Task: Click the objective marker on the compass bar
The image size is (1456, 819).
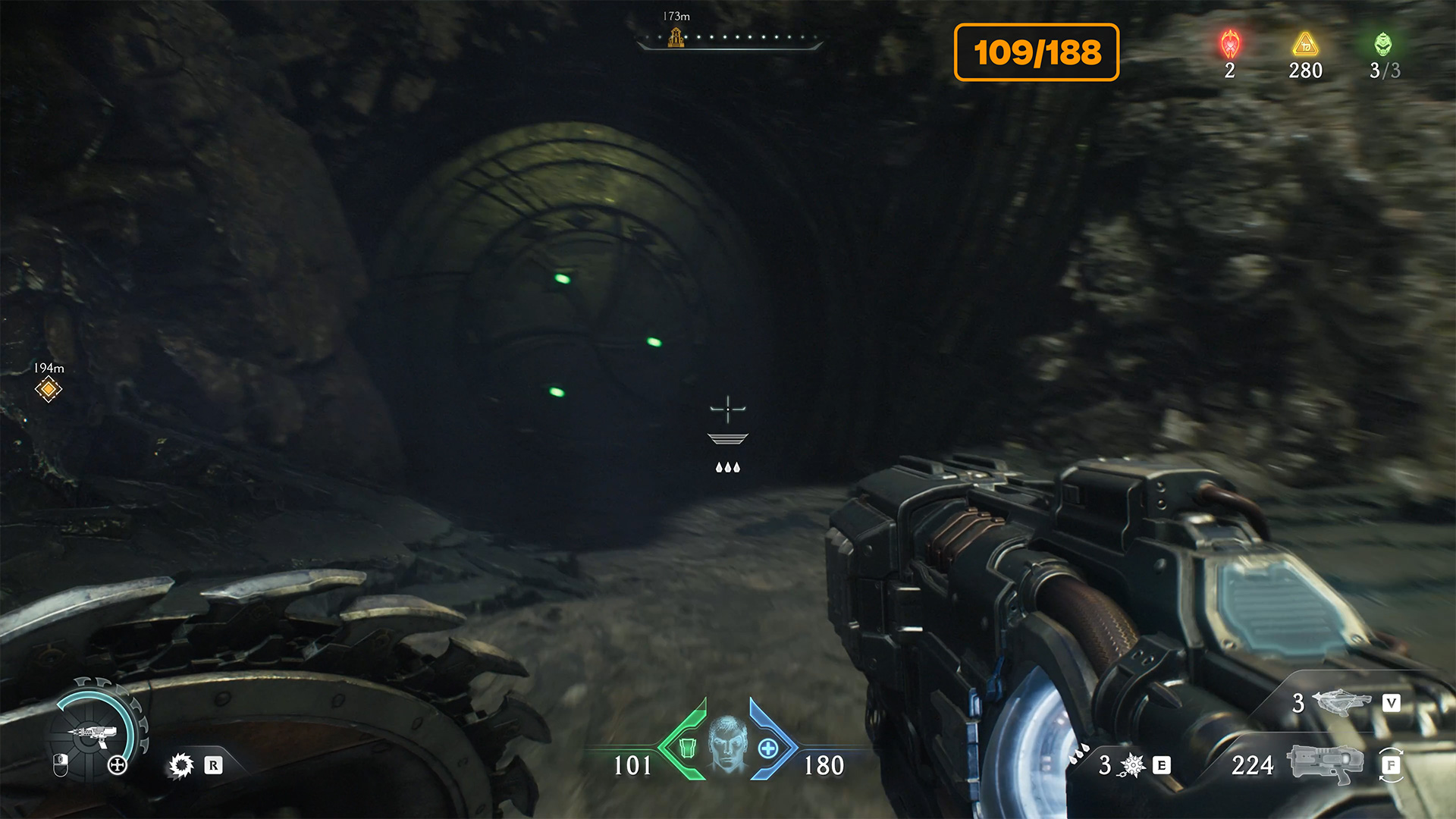Action: (x=676, y=37)
